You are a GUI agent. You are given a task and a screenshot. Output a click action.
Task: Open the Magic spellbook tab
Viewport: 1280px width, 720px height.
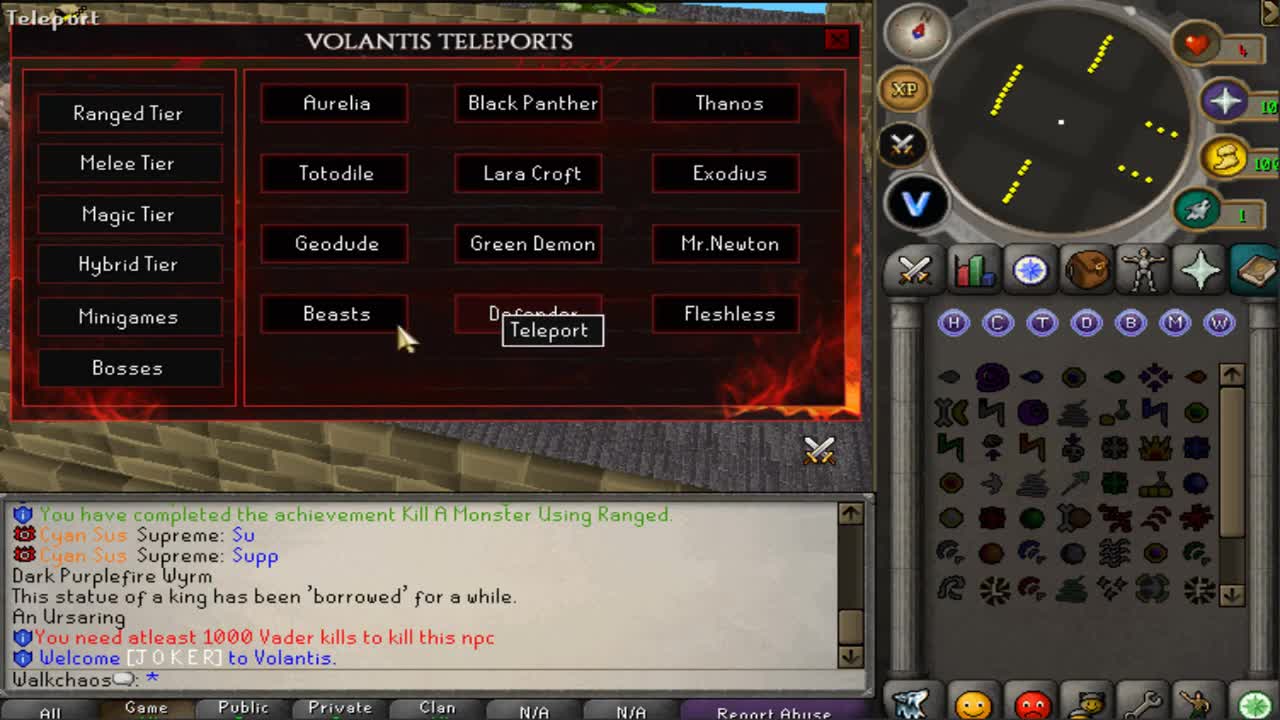pyautogui.click(x=1255, y=270)
